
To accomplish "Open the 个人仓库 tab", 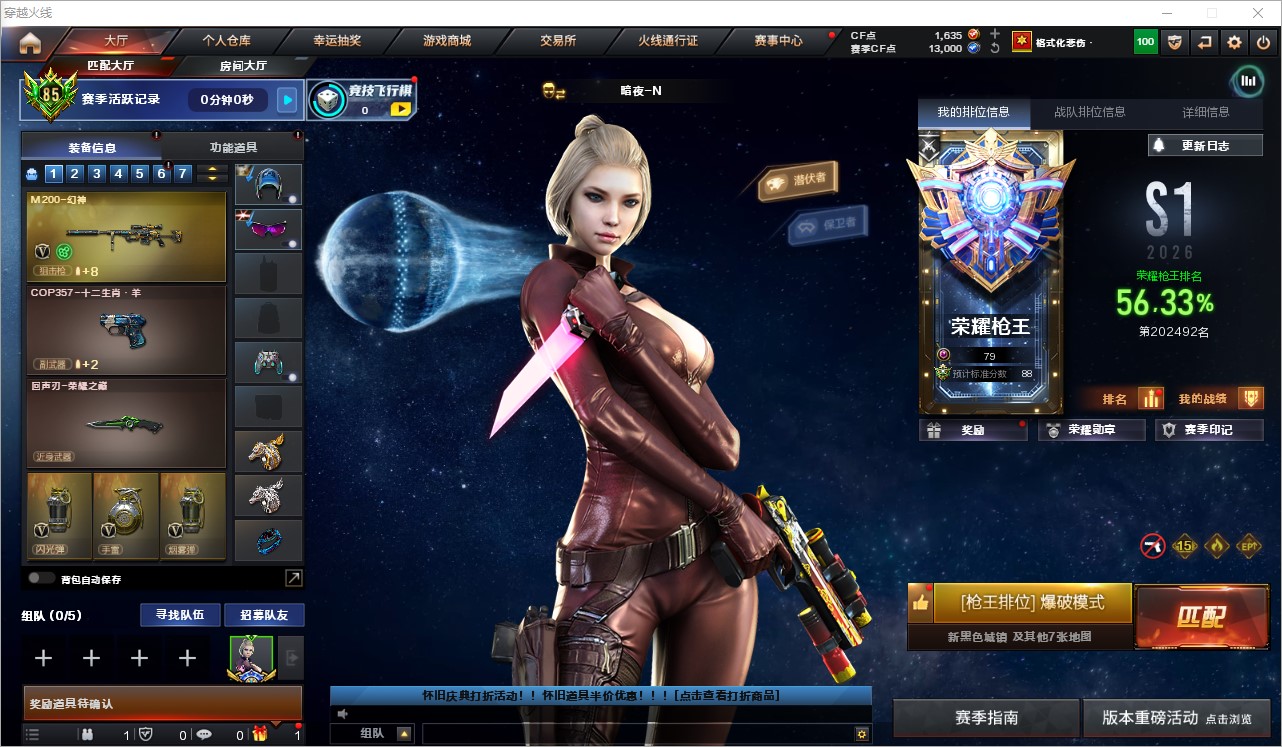I will pos(227,41).
